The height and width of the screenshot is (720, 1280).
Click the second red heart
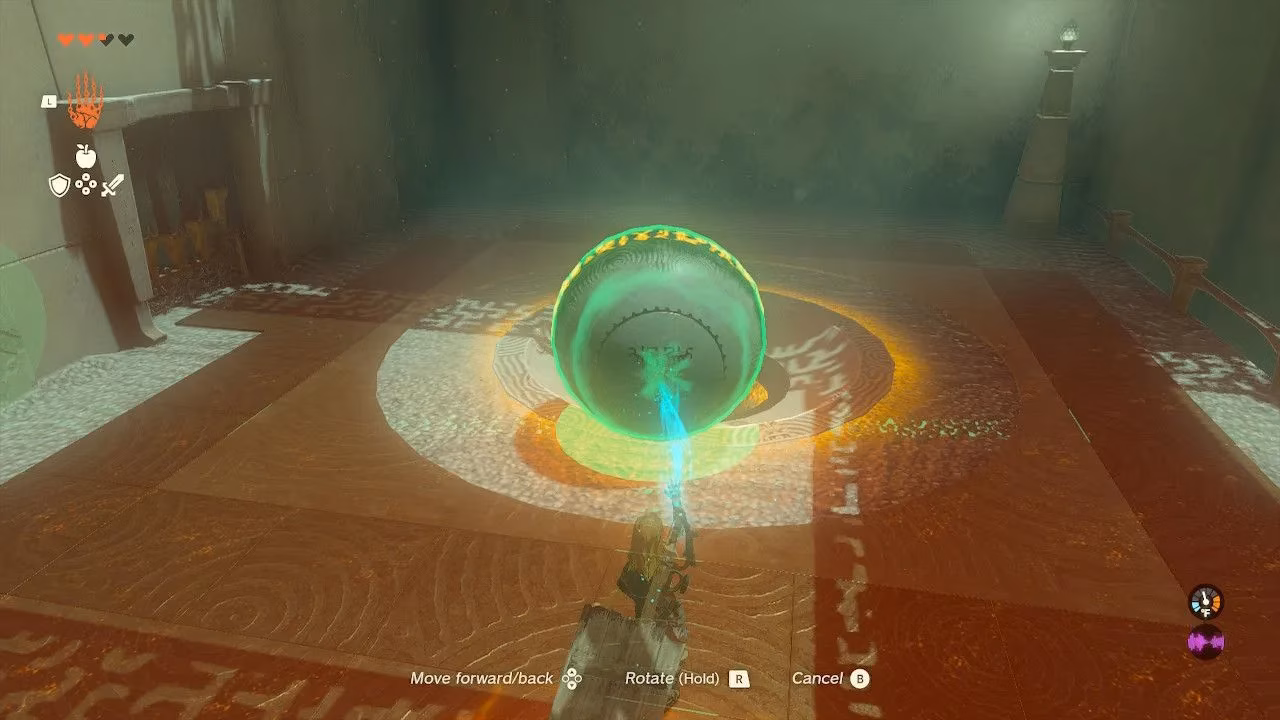tap(87, 39)
